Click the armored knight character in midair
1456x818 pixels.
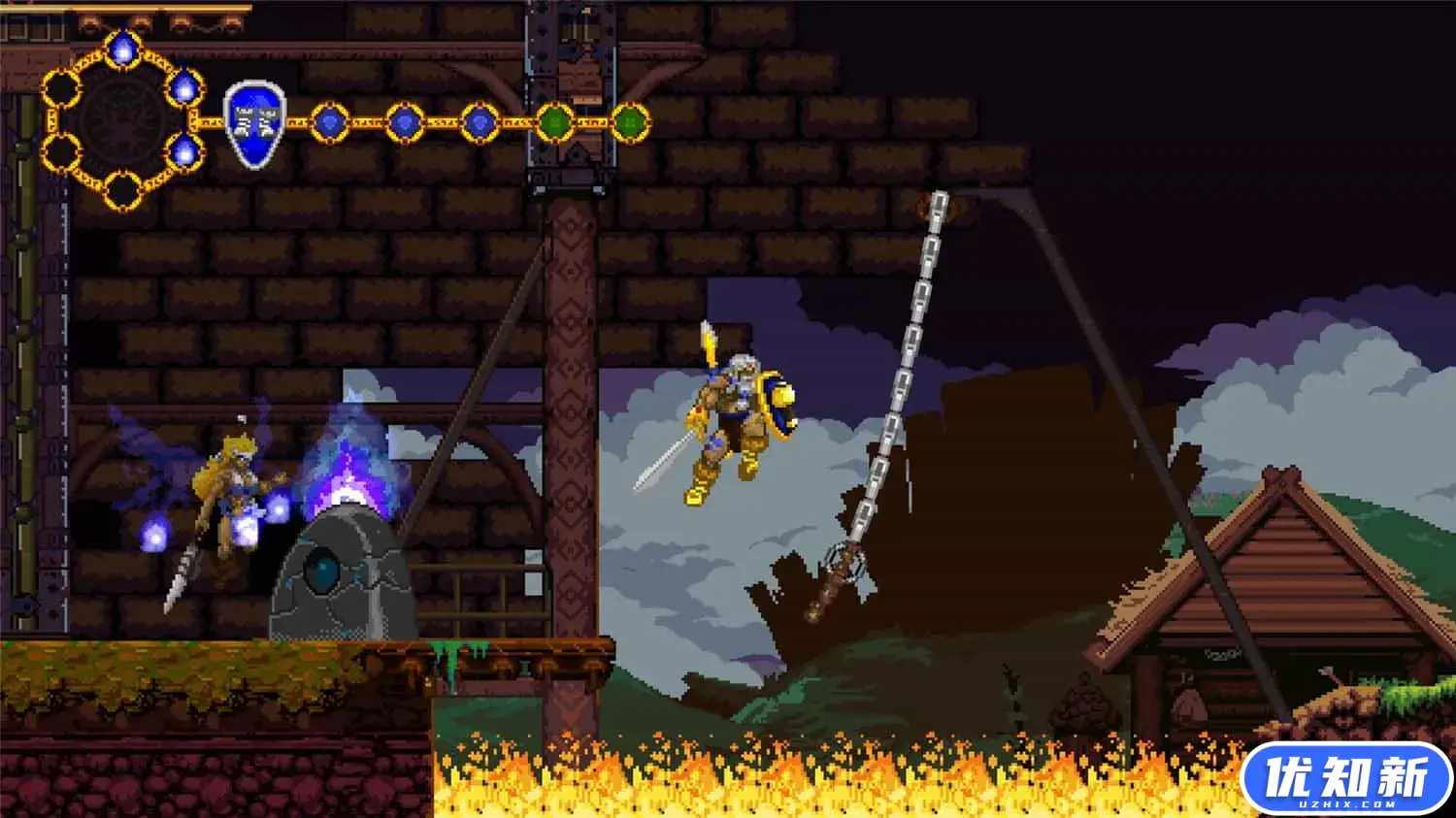[738, 417]
